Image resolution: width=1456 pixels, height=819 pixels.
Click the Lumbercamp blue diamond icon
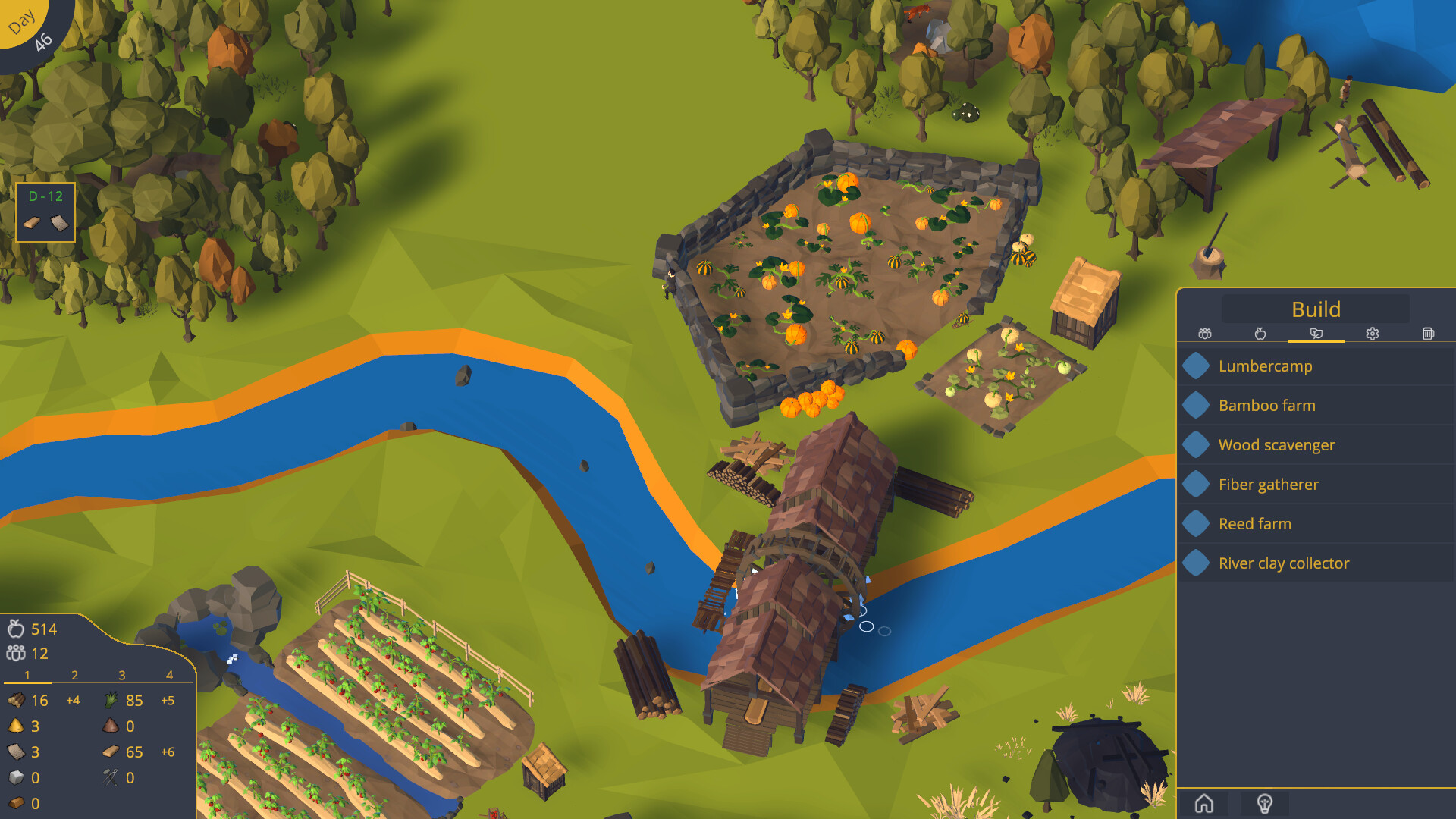[x=1196, y=366]
